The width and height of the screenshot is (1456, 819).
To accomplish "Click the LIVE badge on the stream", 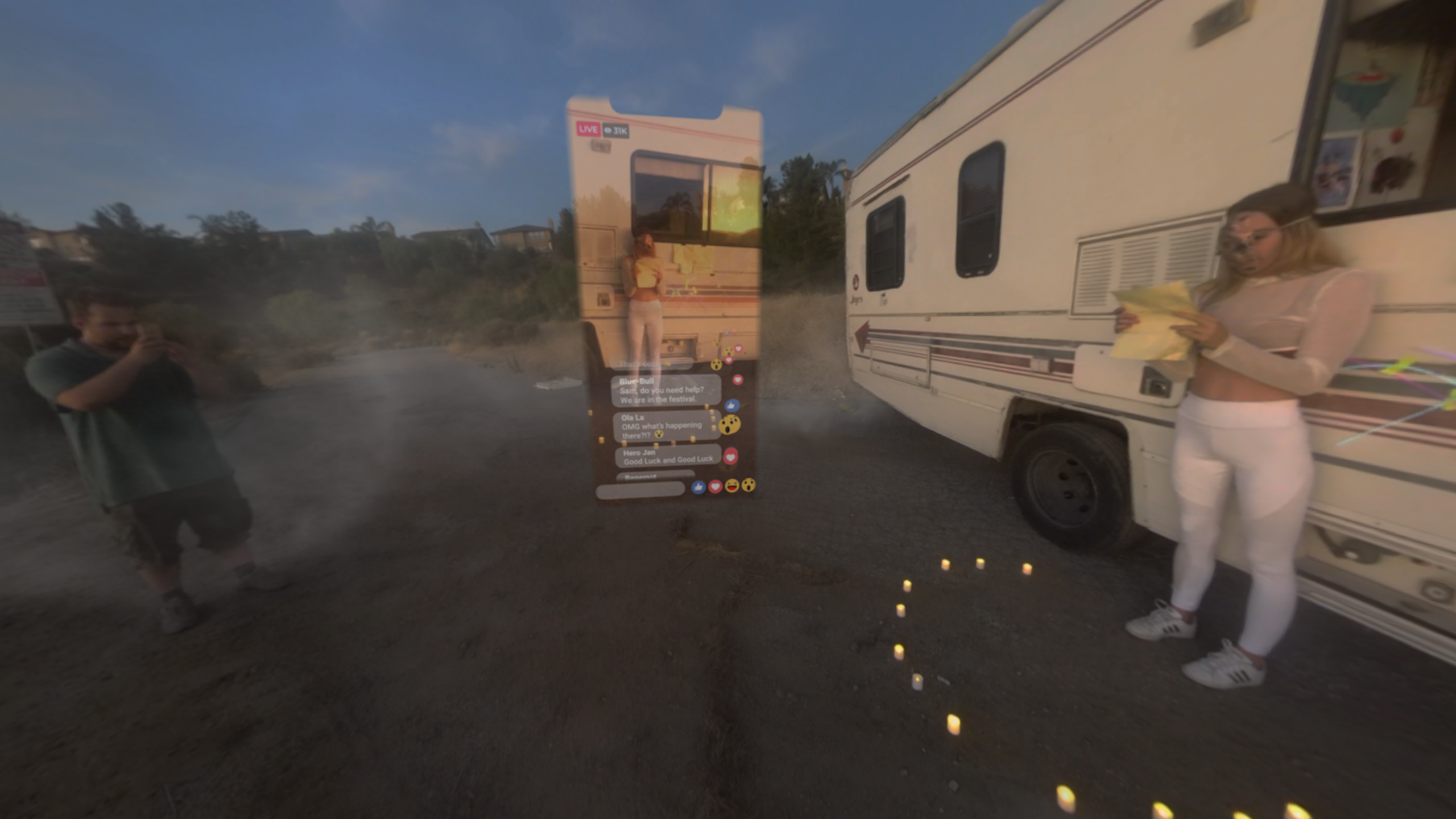I will [x=588, y=129].
